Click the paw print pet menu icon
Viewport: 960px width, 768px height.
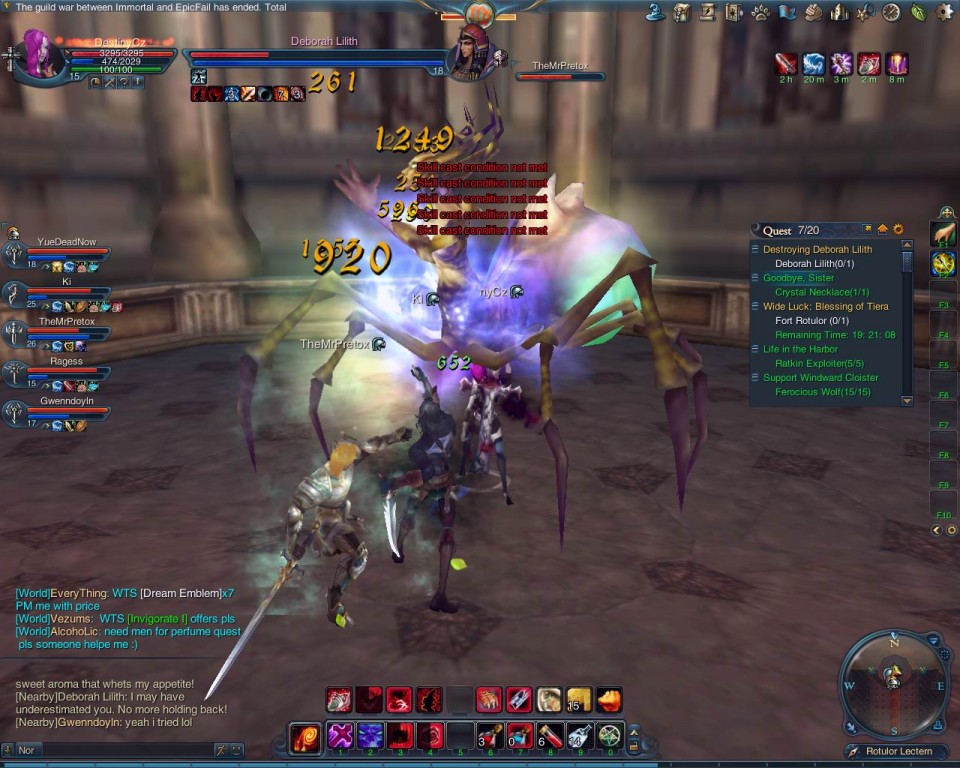click(761, 12)
